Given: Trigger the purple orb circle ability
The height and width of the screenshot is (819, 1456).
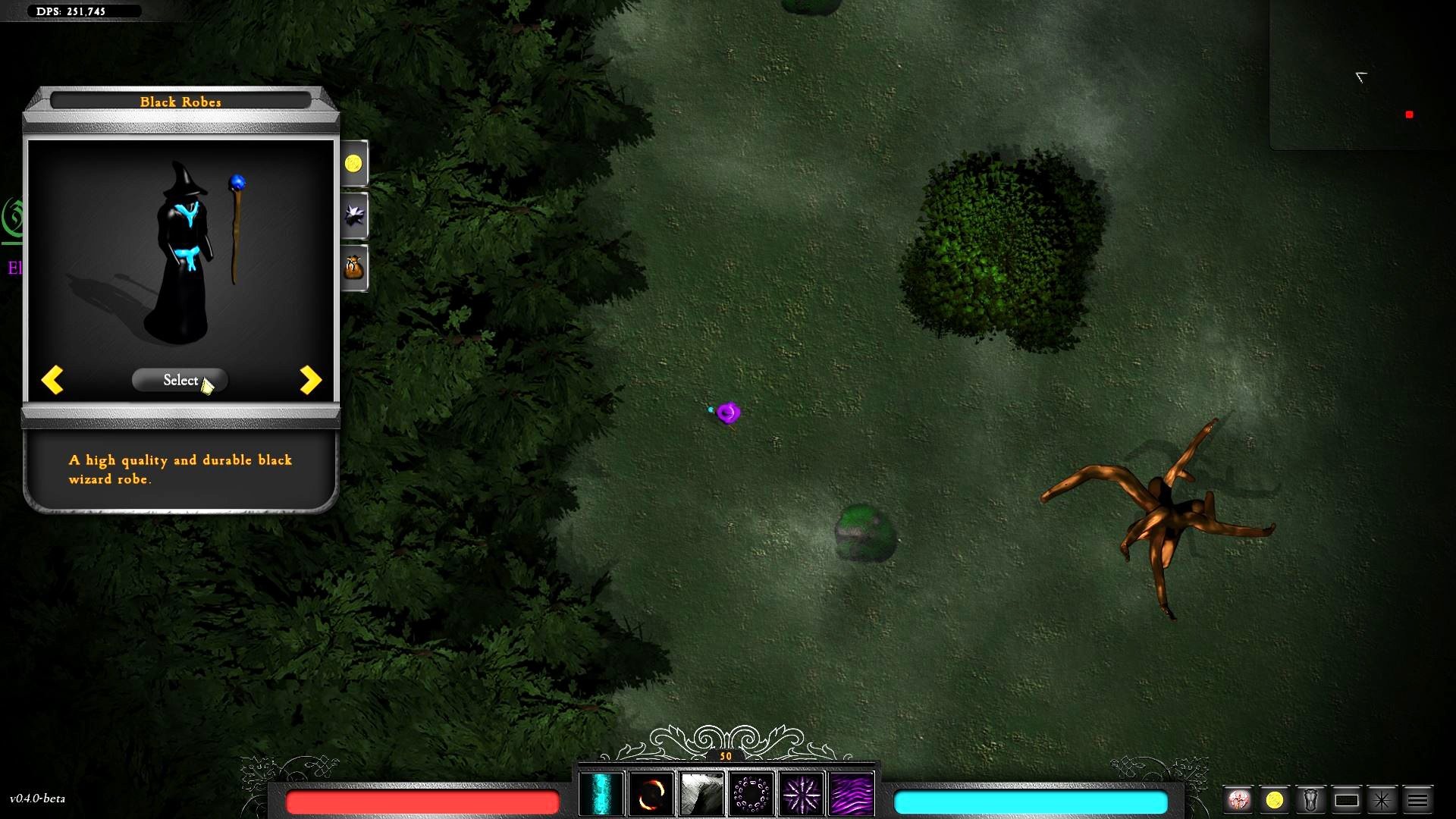Looking at the screenshot, I should pos(751,792).
